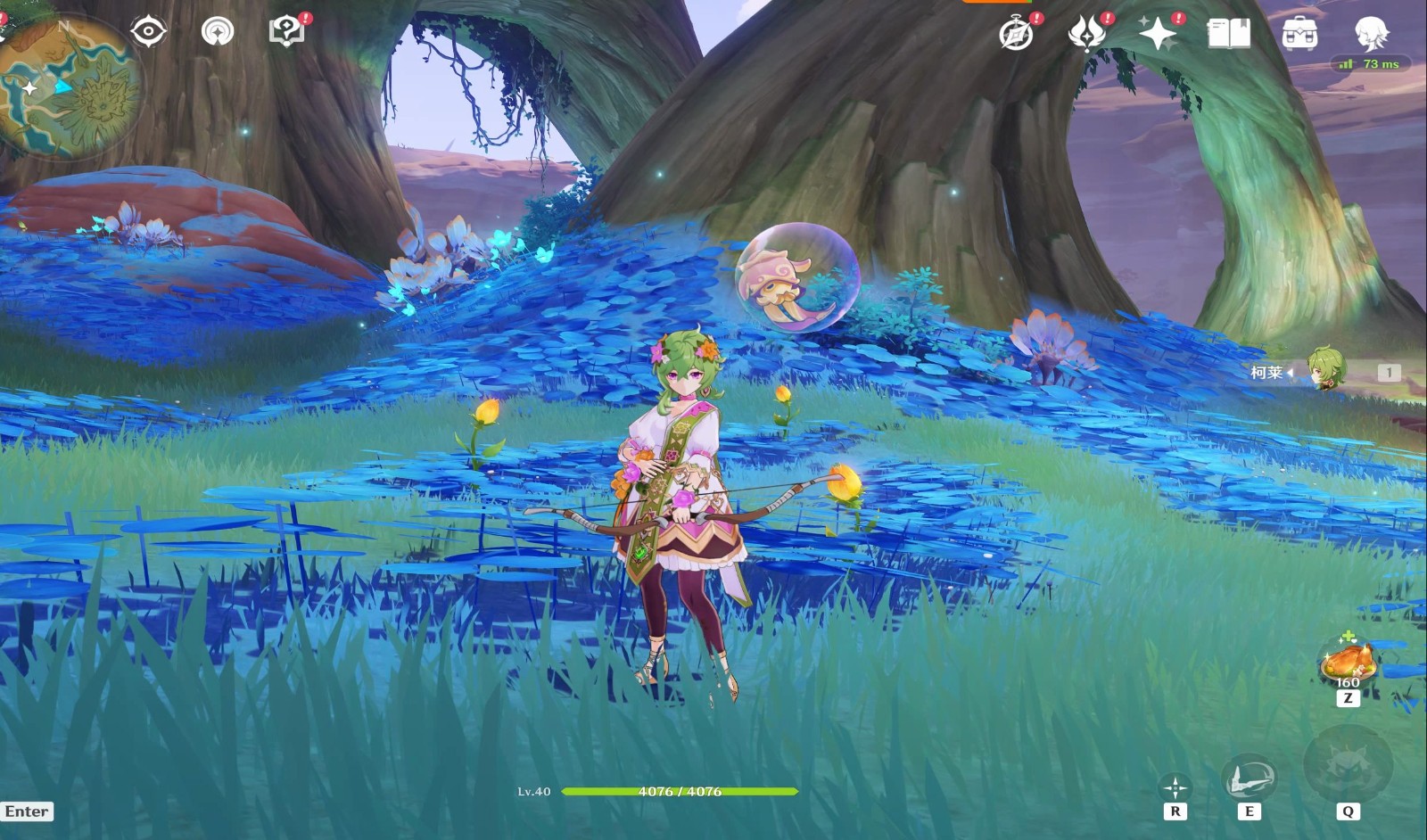The image size is (1427, 840).
Task: Toggle the four-point star aiming mode icon
Action: coord(1175,787)
